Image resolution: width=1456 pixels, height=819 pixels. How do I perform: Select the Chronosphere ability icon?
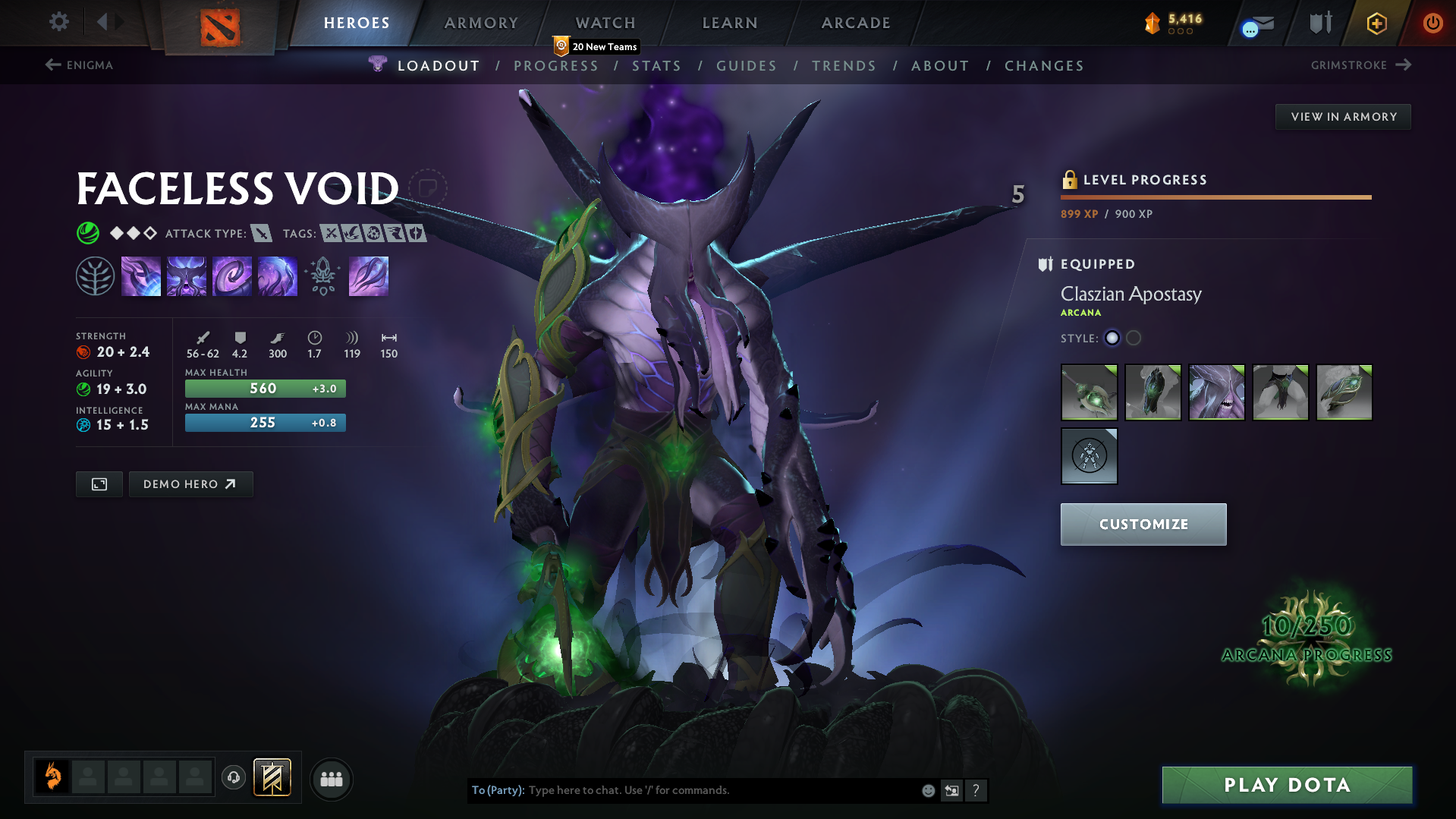[x=277, y=276]
